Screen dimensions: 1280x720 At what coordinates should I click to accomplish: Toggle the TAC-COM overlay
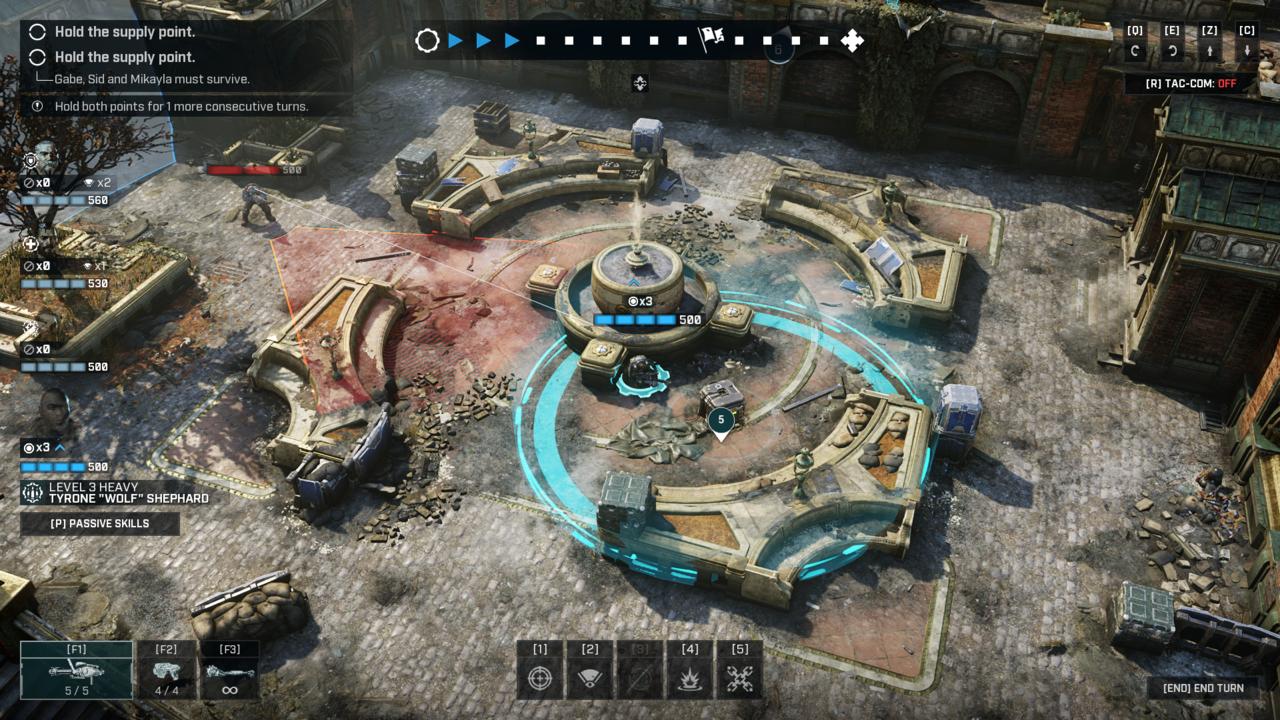pyautogui.click(x=1189, y=84)
